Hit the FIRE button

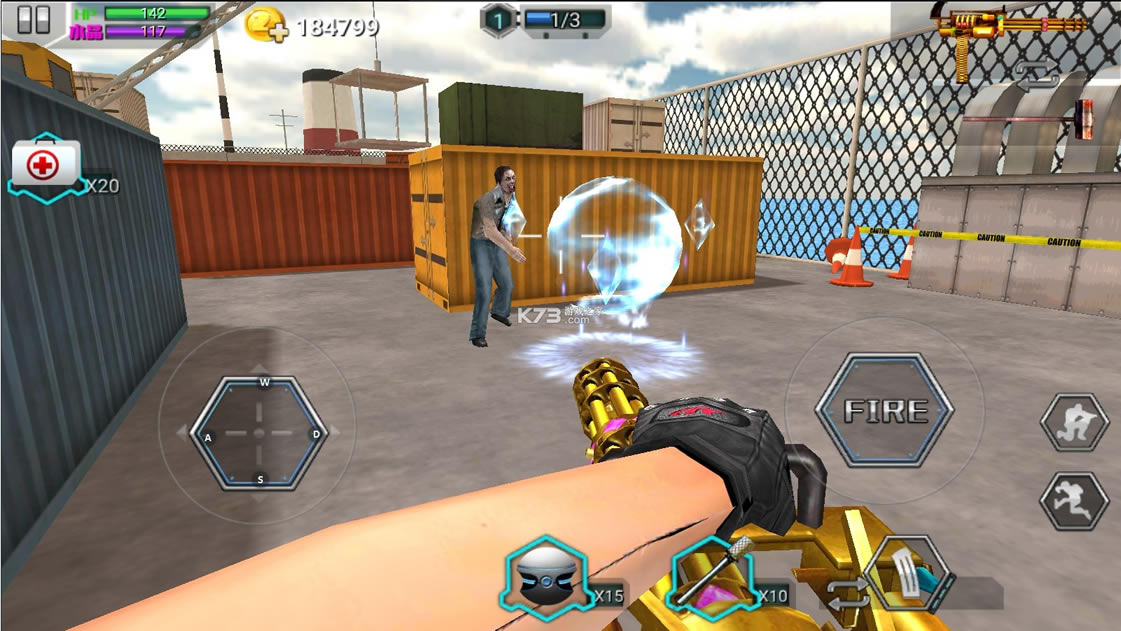point(885,410)
